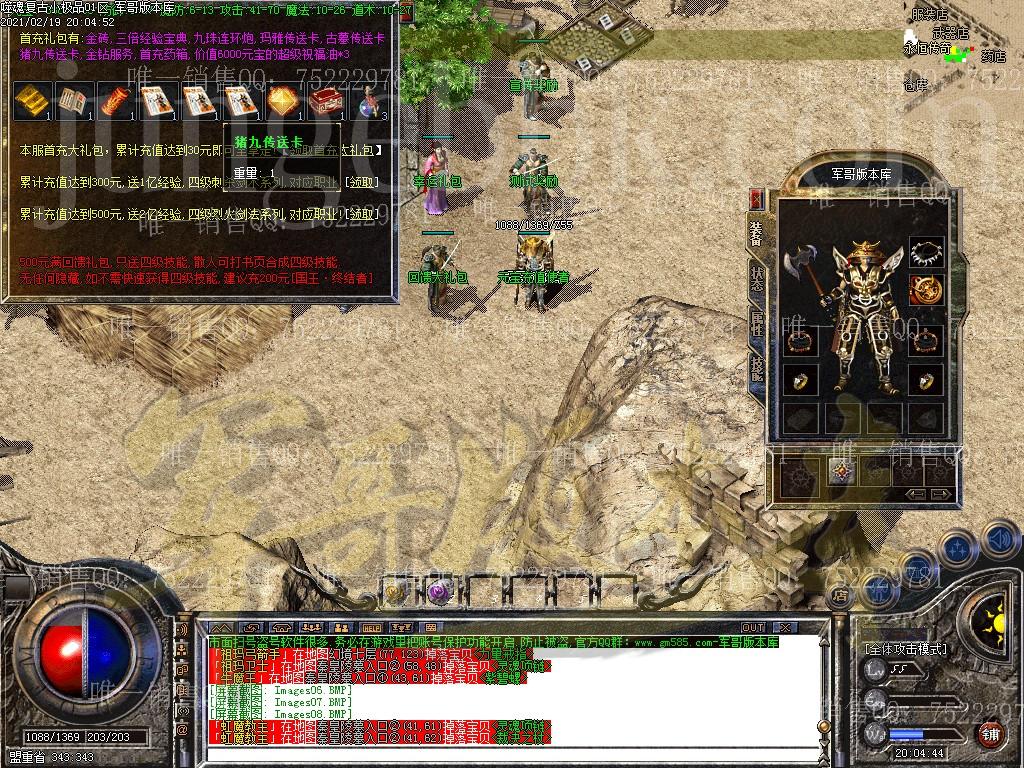Click the gold bricks reward item
This screenshot has height=768, width=1024.
tap(31, 100)
